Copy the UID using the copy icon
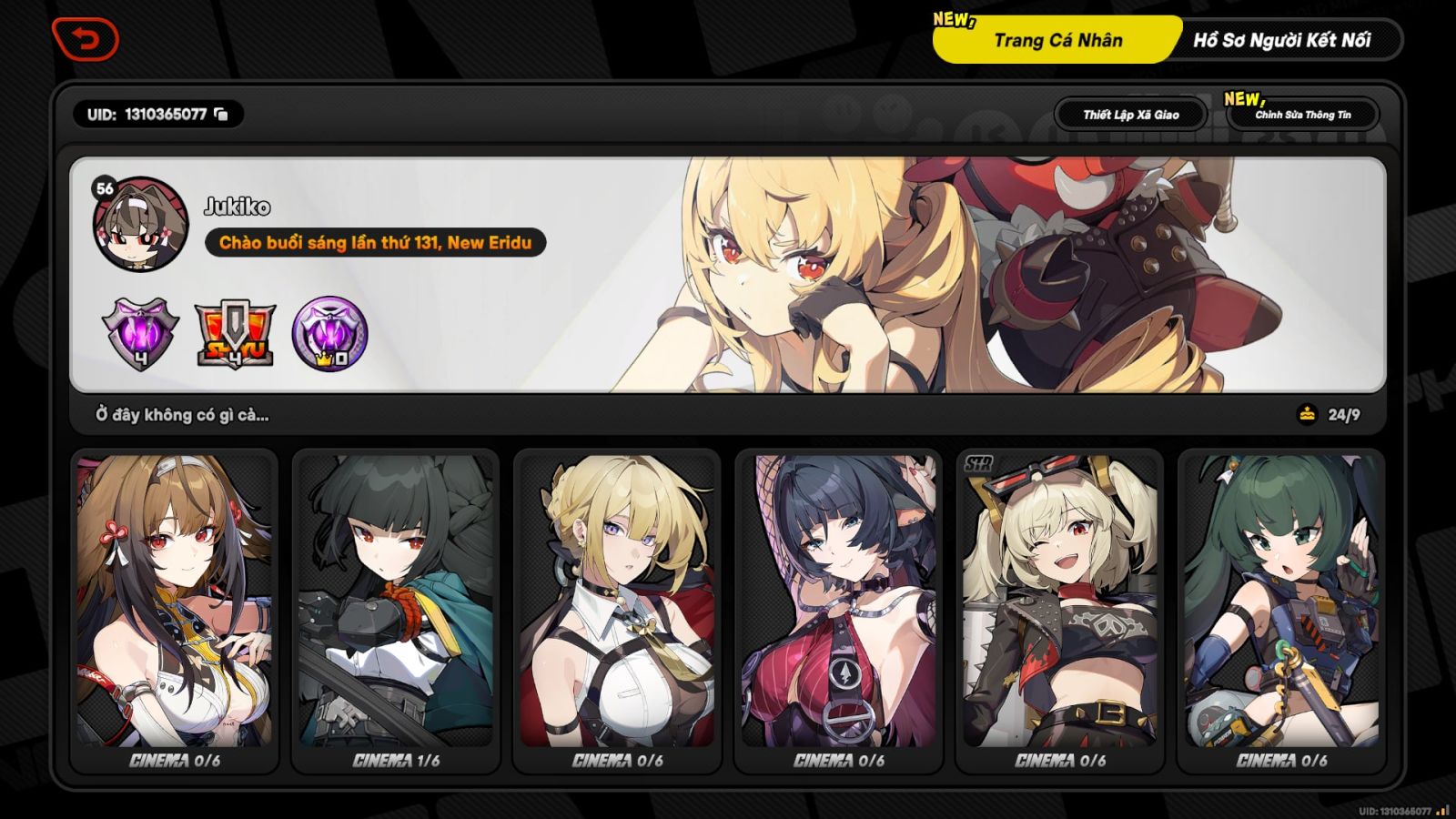This screenshot has width=1456, height=819. tap(218, 116)
